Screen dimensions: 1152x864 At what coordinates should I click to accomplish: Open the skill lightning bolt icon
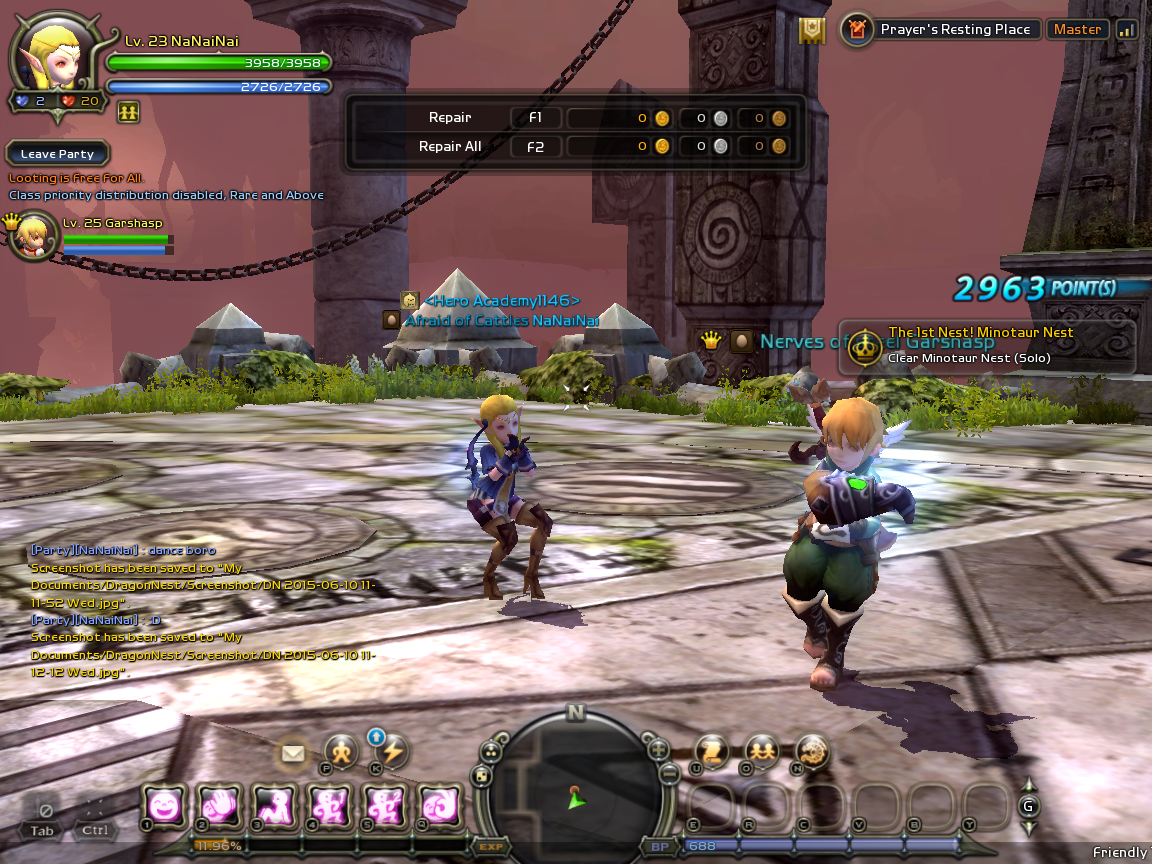(x=393, y=752)
